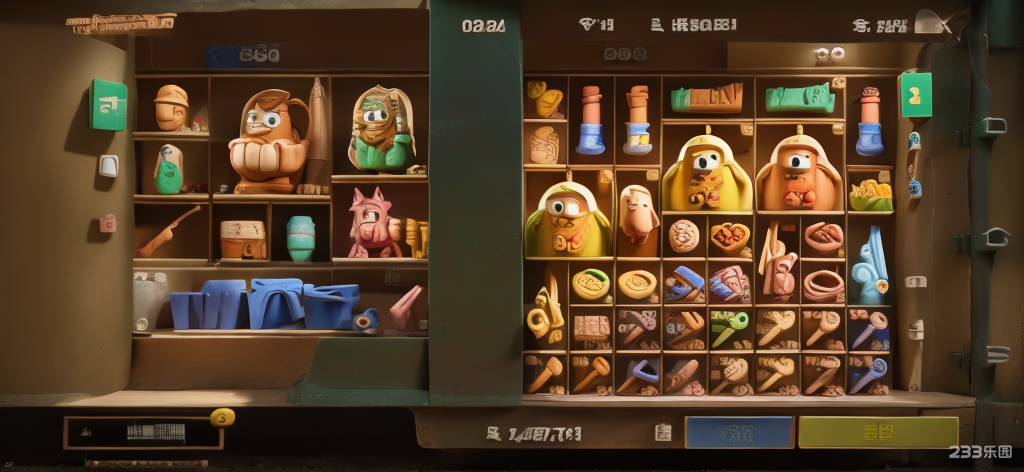
Task: Choose the wooden club on the lower-left shelf
Action: pos(168,232)
